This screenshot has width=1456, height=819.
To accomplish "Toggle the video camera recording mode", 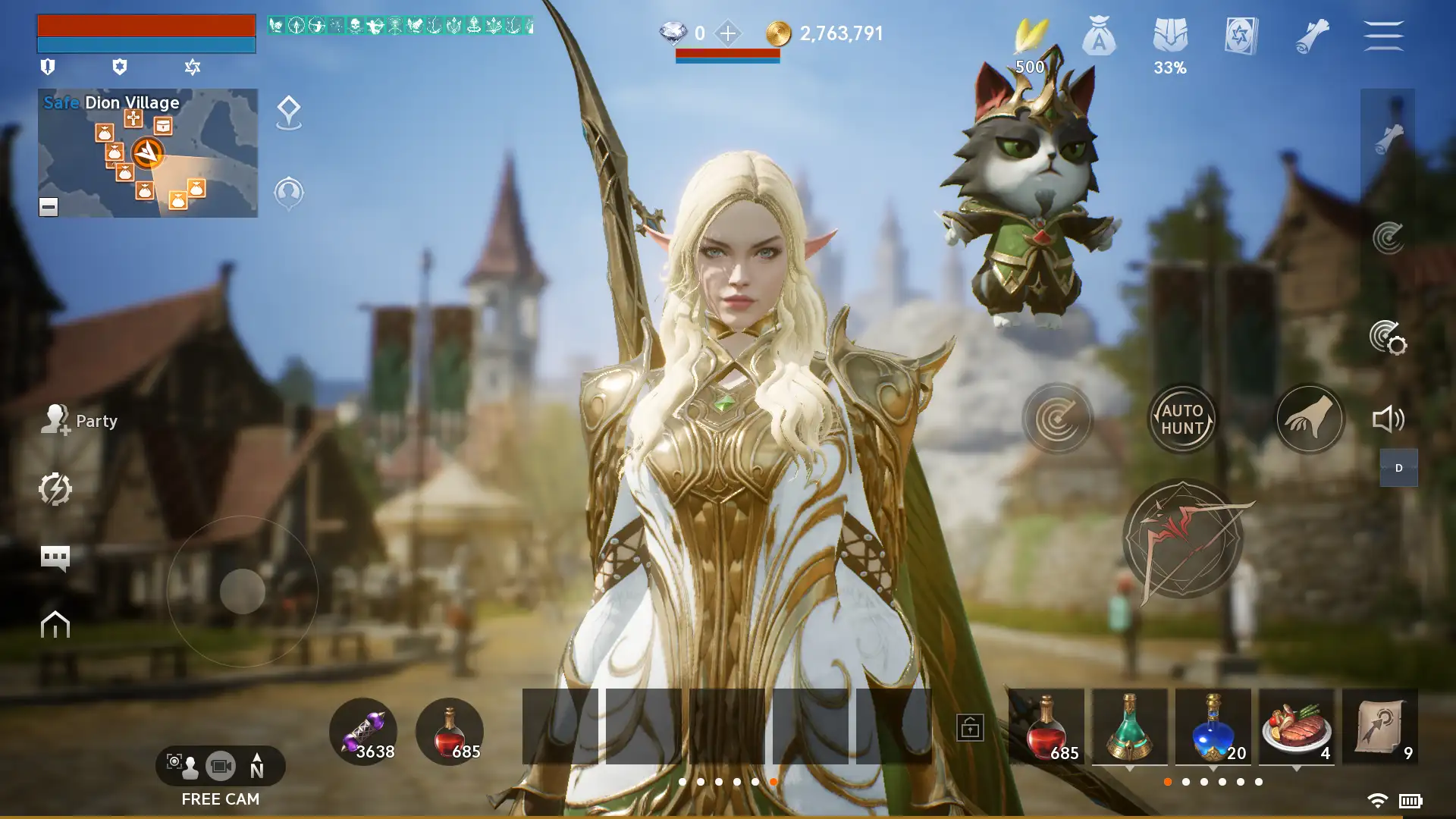I will coord(221,766).
